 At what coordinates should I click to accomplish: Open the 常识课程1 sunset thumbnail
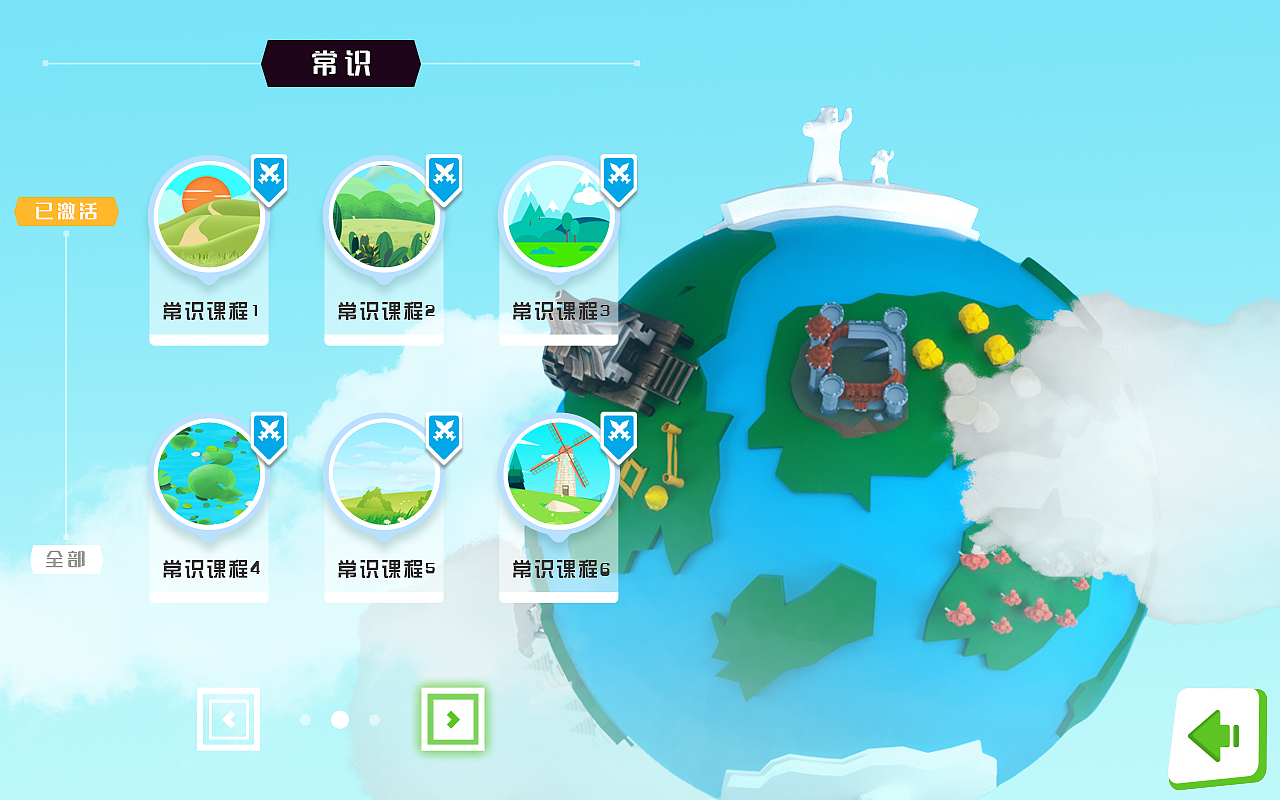click(209, 214)
